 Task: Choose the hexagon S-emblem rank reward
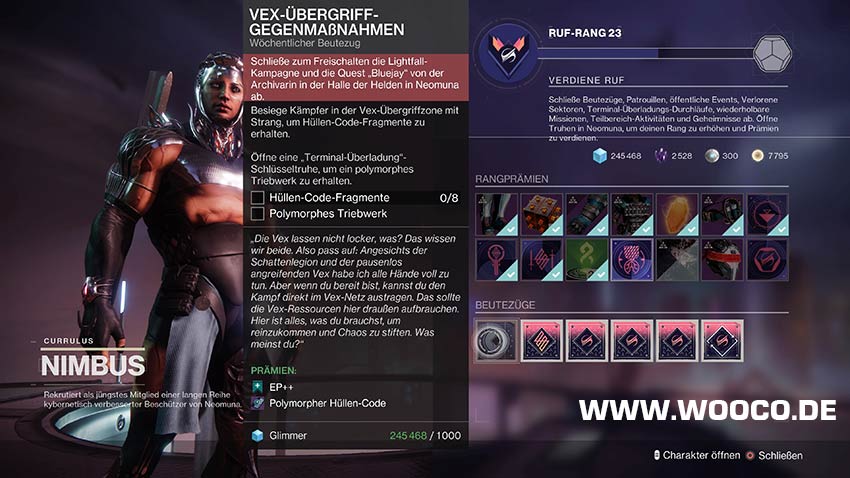767,259
